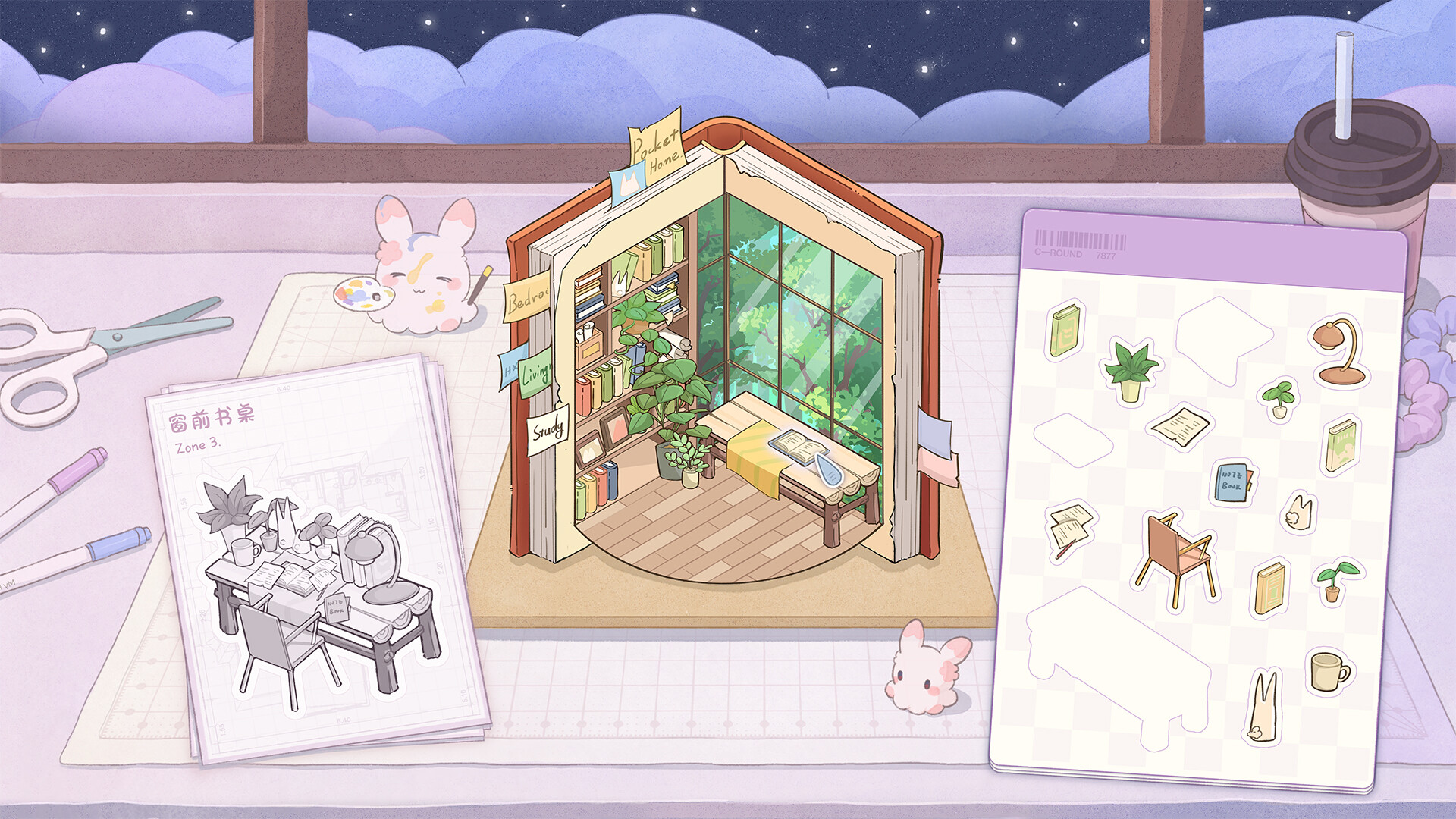This screenshot has width=1456, height=819.
Task: Select the small bunny face sticker
Action: point(1298,513)
